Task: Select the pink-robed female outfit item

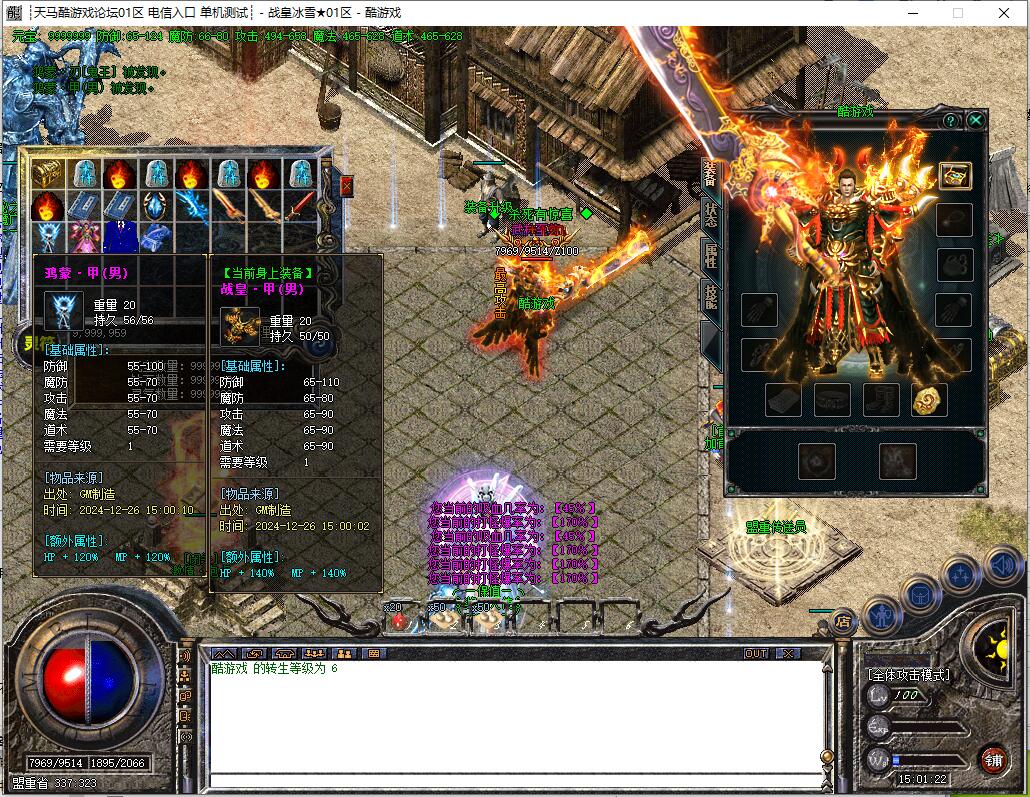Action: click(x=83, y=237)
